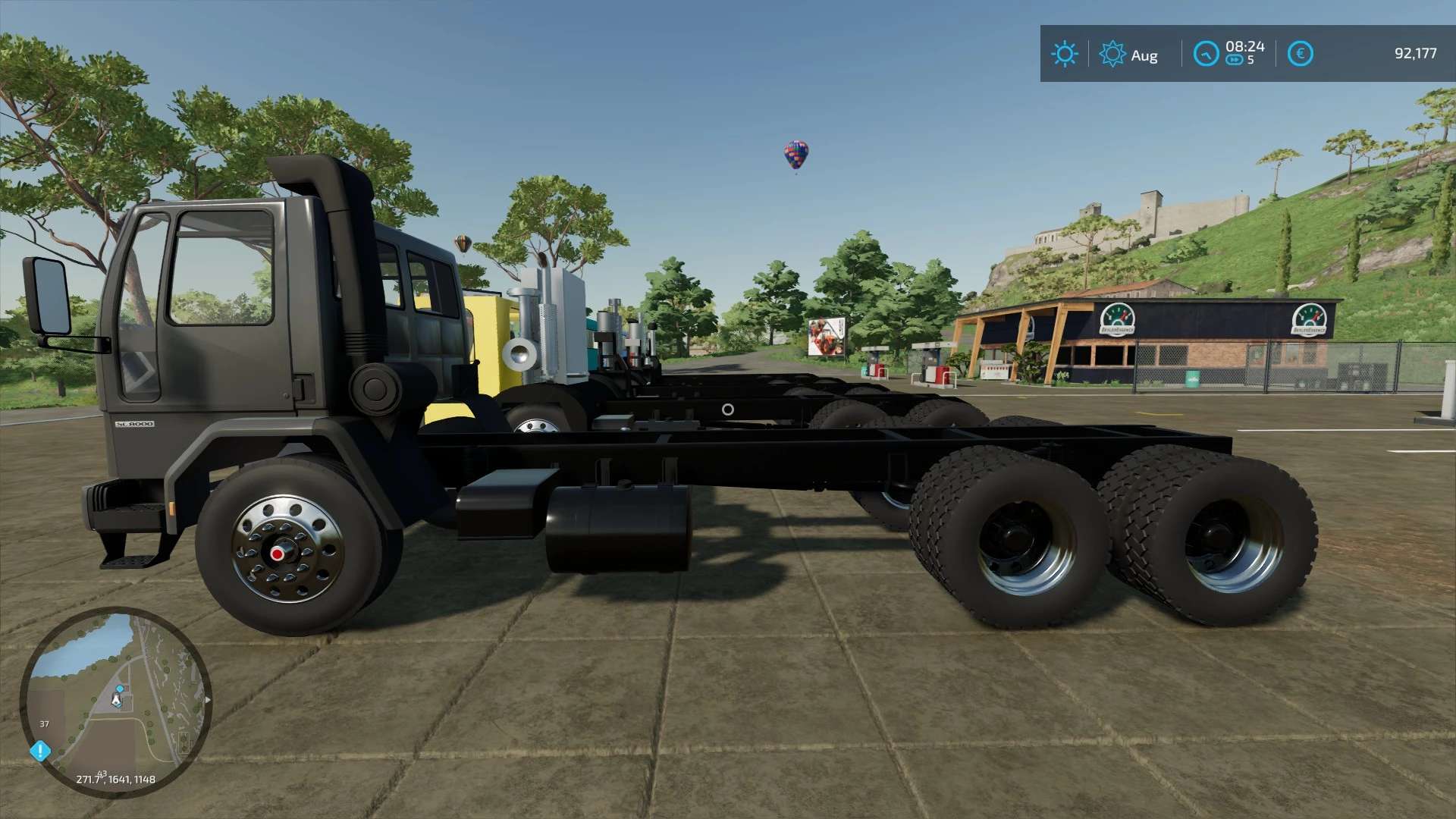
Task: Click the clock time icon
Action: coord(1205,54)
